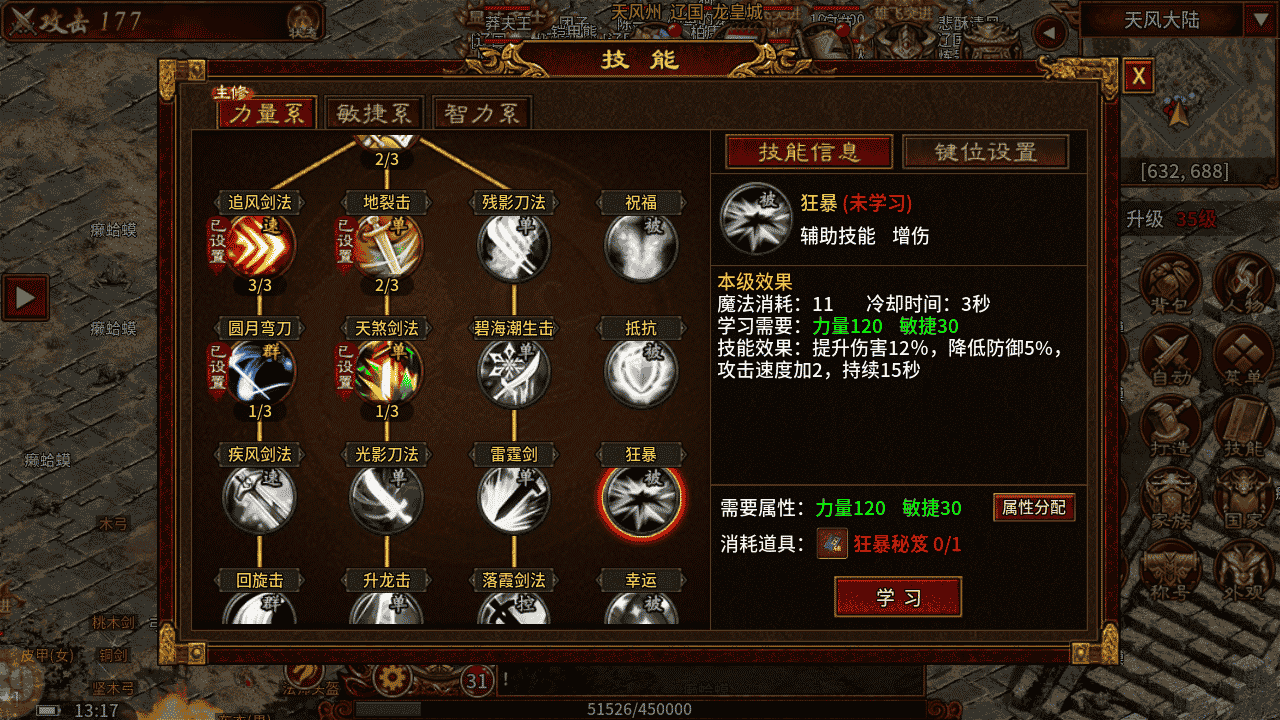Viewport: 1280px width, 720px height.
Task: Select the 祝福 passive skill icon
Action: coord(641,246)
